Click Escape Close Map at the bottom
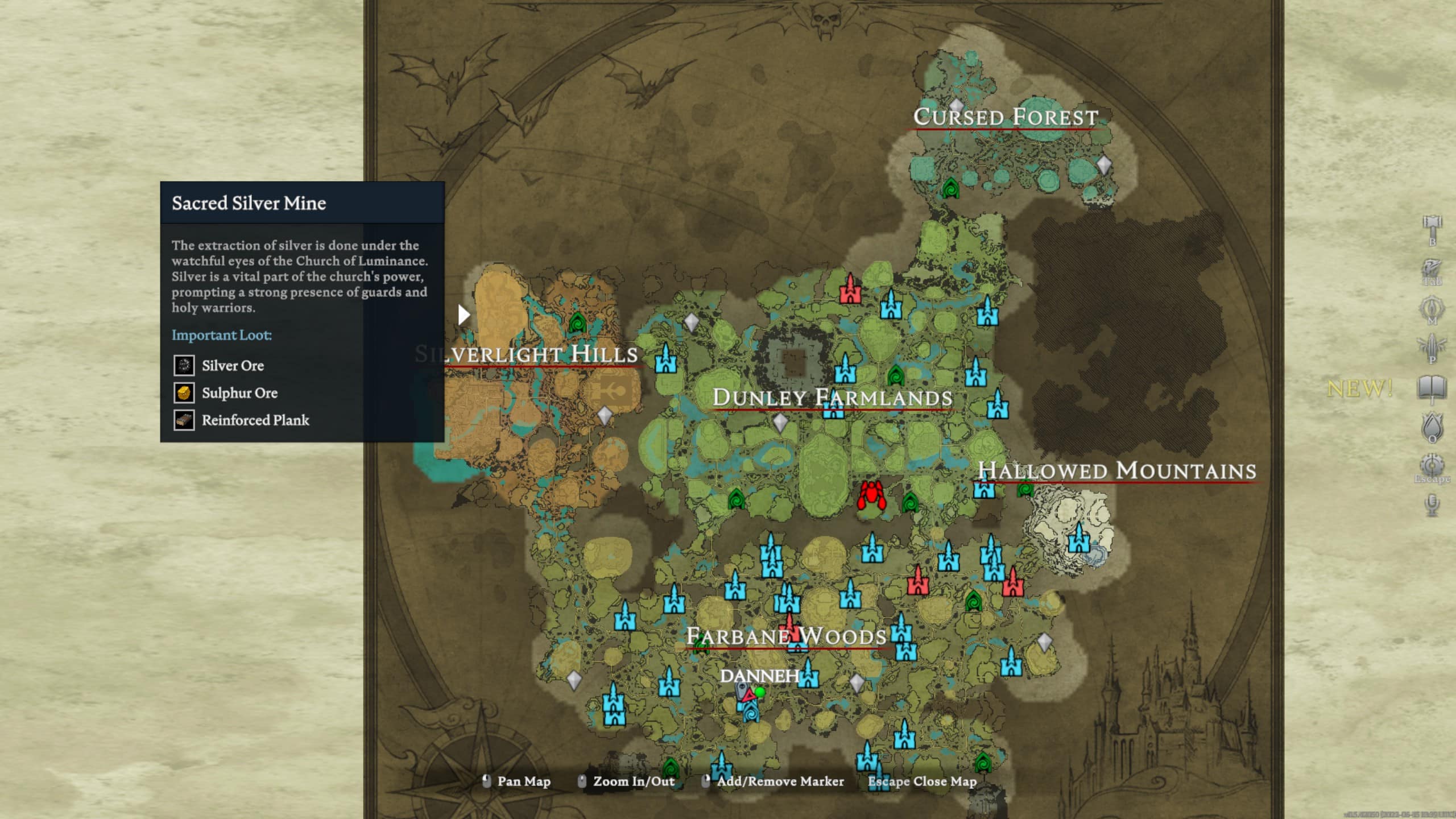Viewport: 1456px width, 819px height. (x=921, y=781)
